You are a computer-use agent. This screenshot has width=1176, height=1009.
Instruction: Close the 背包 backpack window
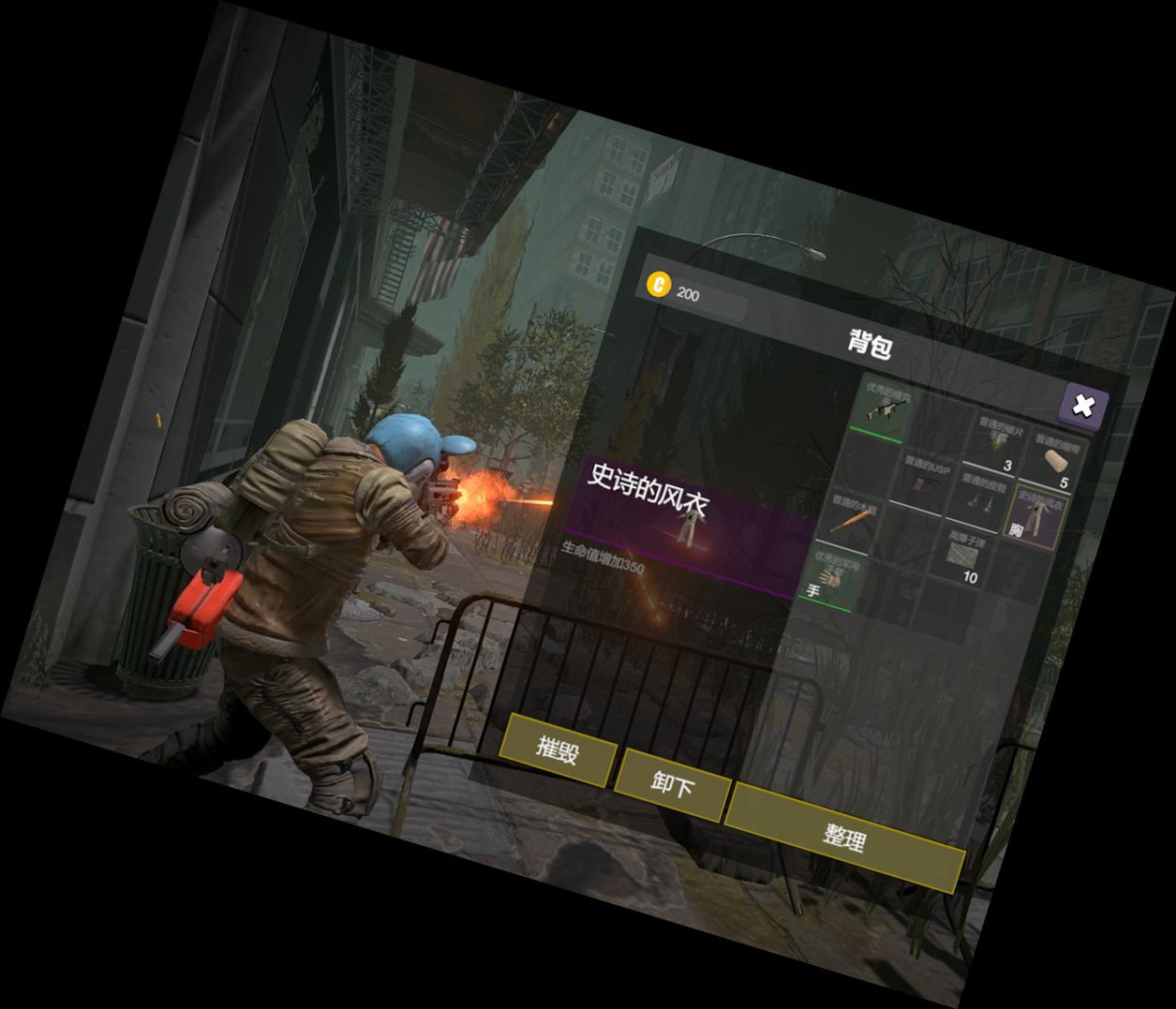1083,406
